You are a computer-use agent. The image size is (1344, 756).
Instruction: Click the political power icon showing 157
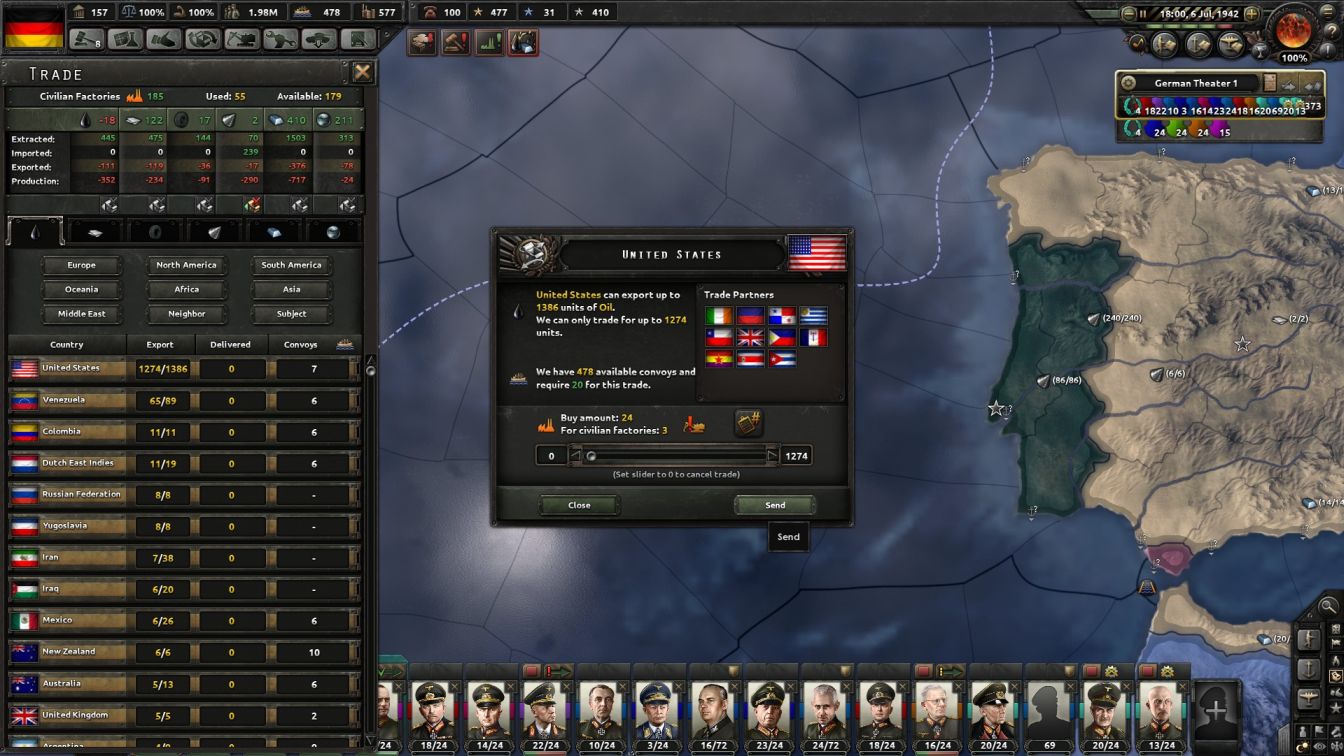[80, 13]
